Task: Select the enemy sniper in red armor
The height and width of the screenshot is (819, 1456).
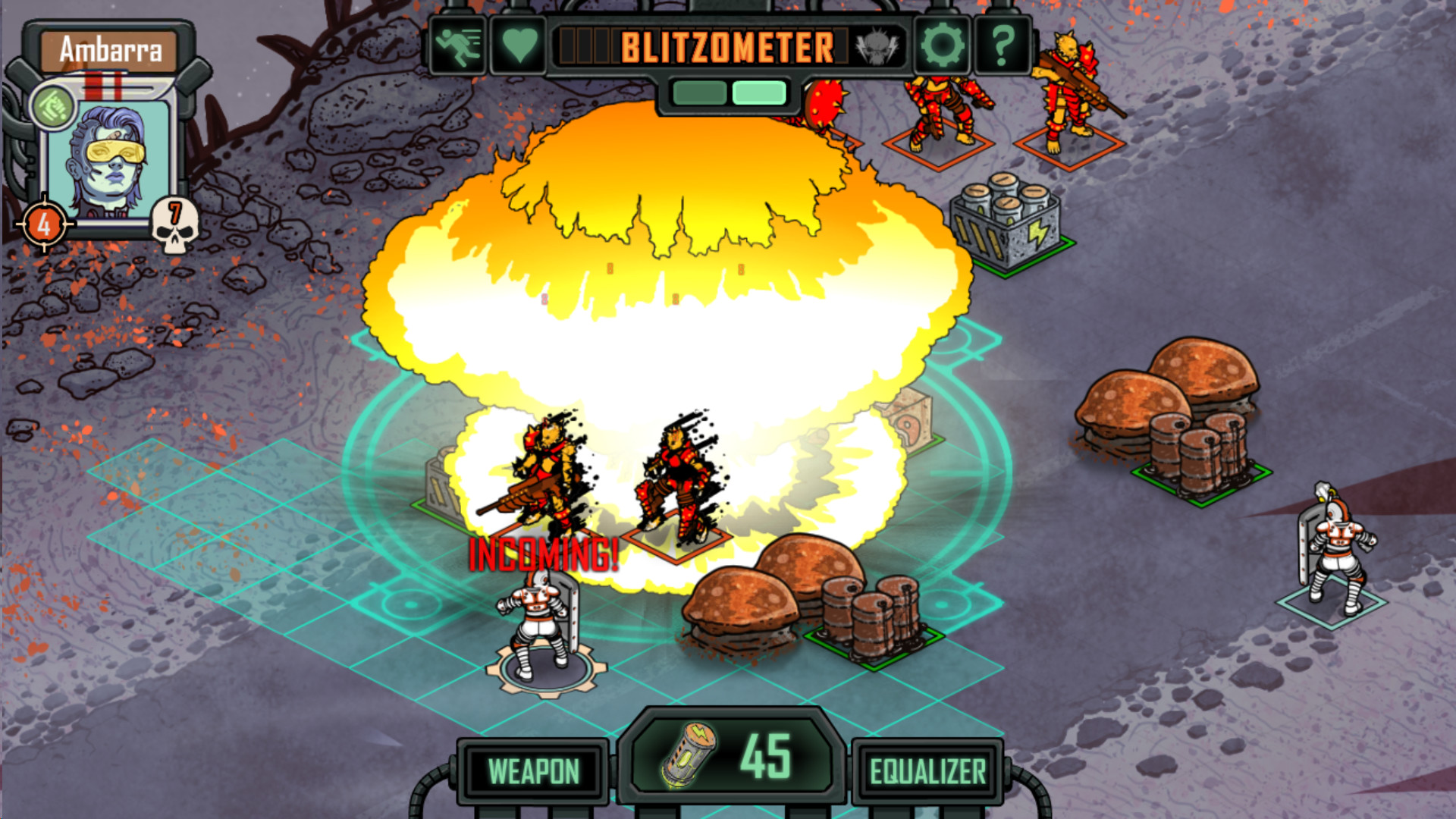Action: pyautogui.click(x=1068, y=91)
